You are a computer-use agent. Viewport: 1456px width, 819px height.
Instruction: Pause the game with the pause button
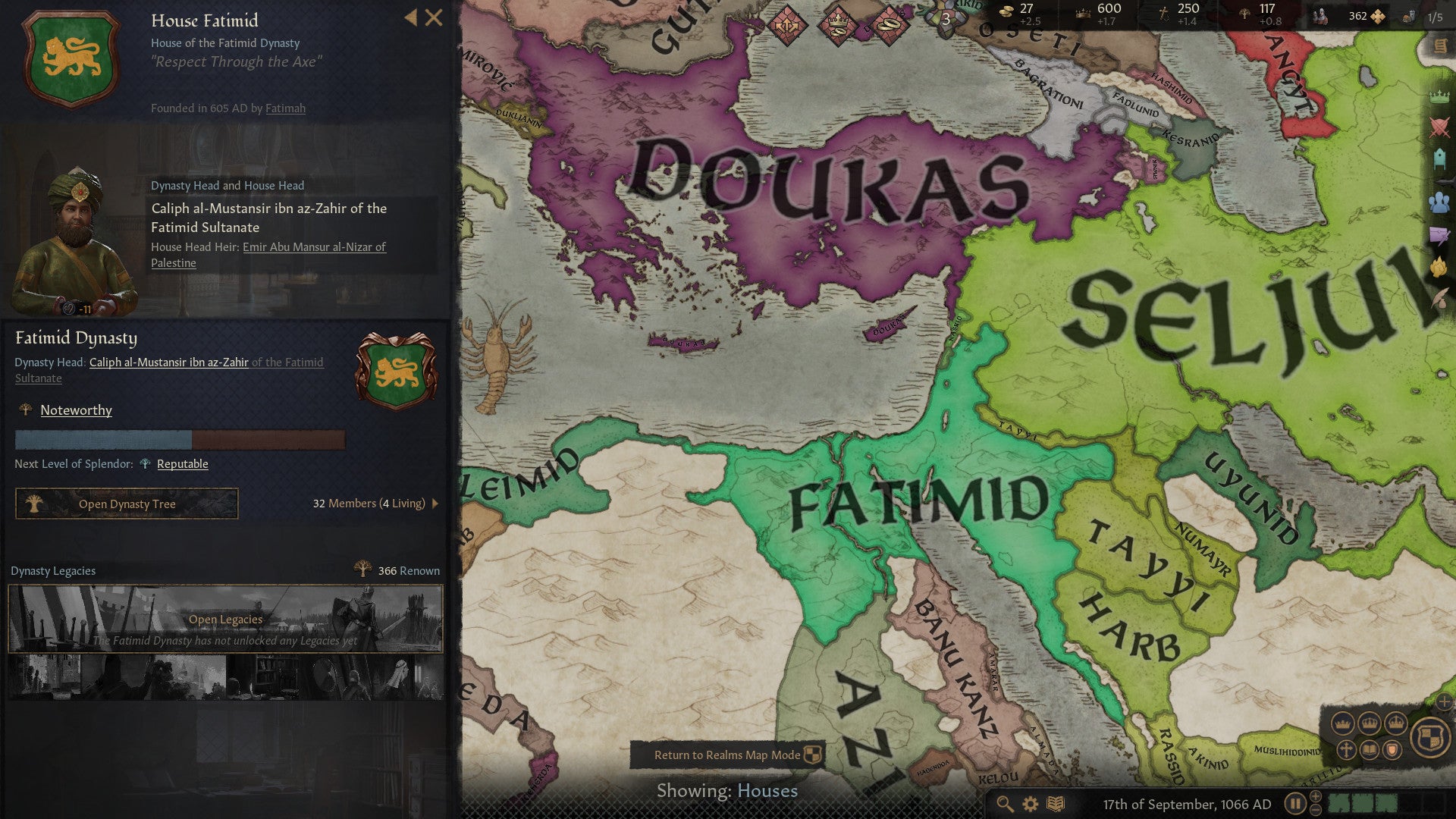(1295, 805)
